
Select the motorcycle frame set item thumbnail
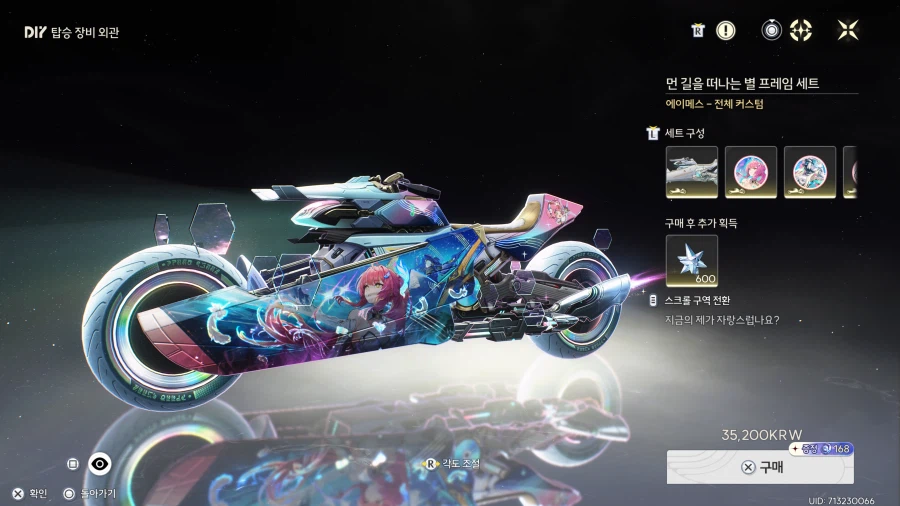692,172
